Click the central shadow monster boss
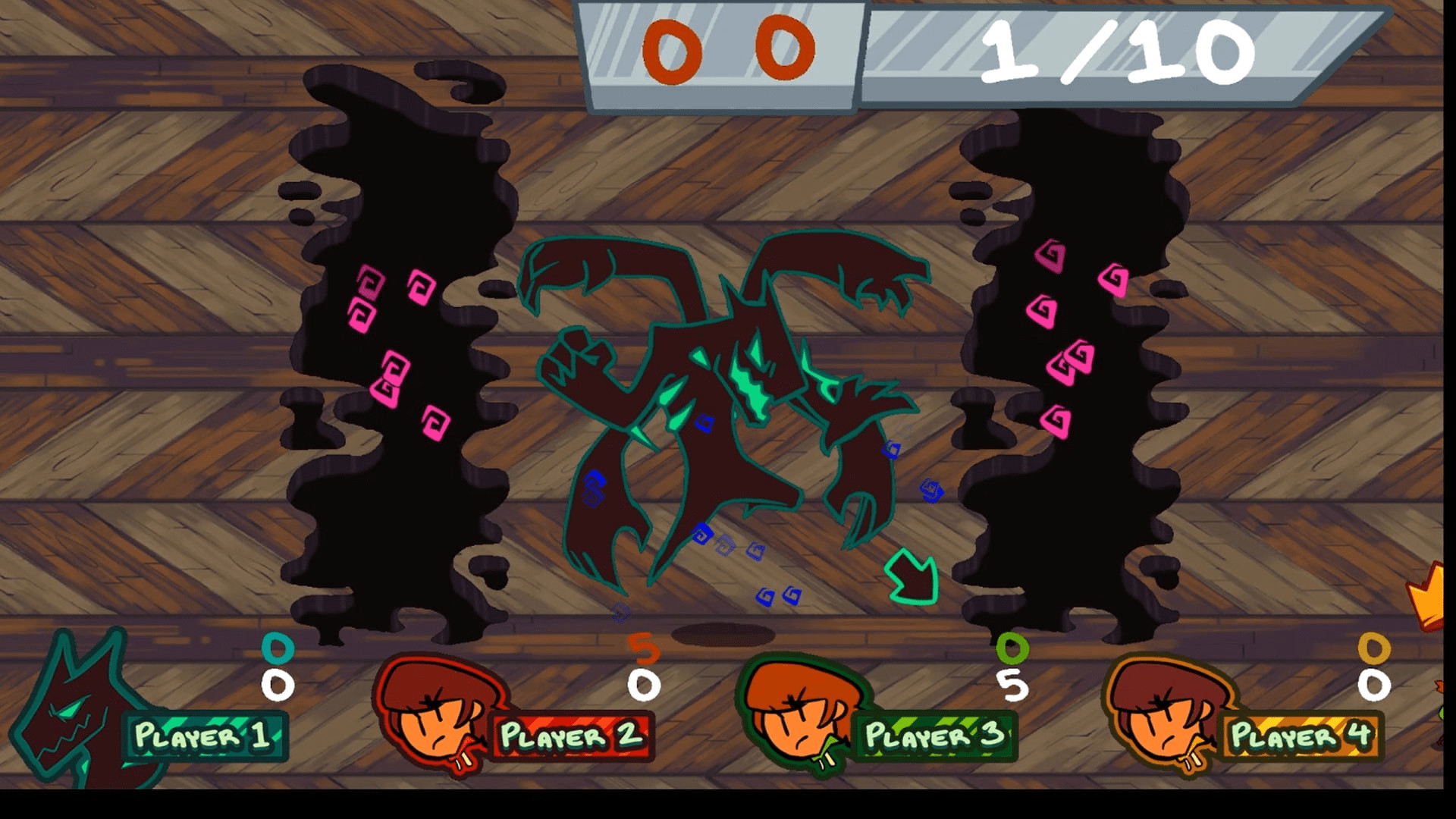The width and height of the screenshot is (1456, 819). (x=720, y=417)
